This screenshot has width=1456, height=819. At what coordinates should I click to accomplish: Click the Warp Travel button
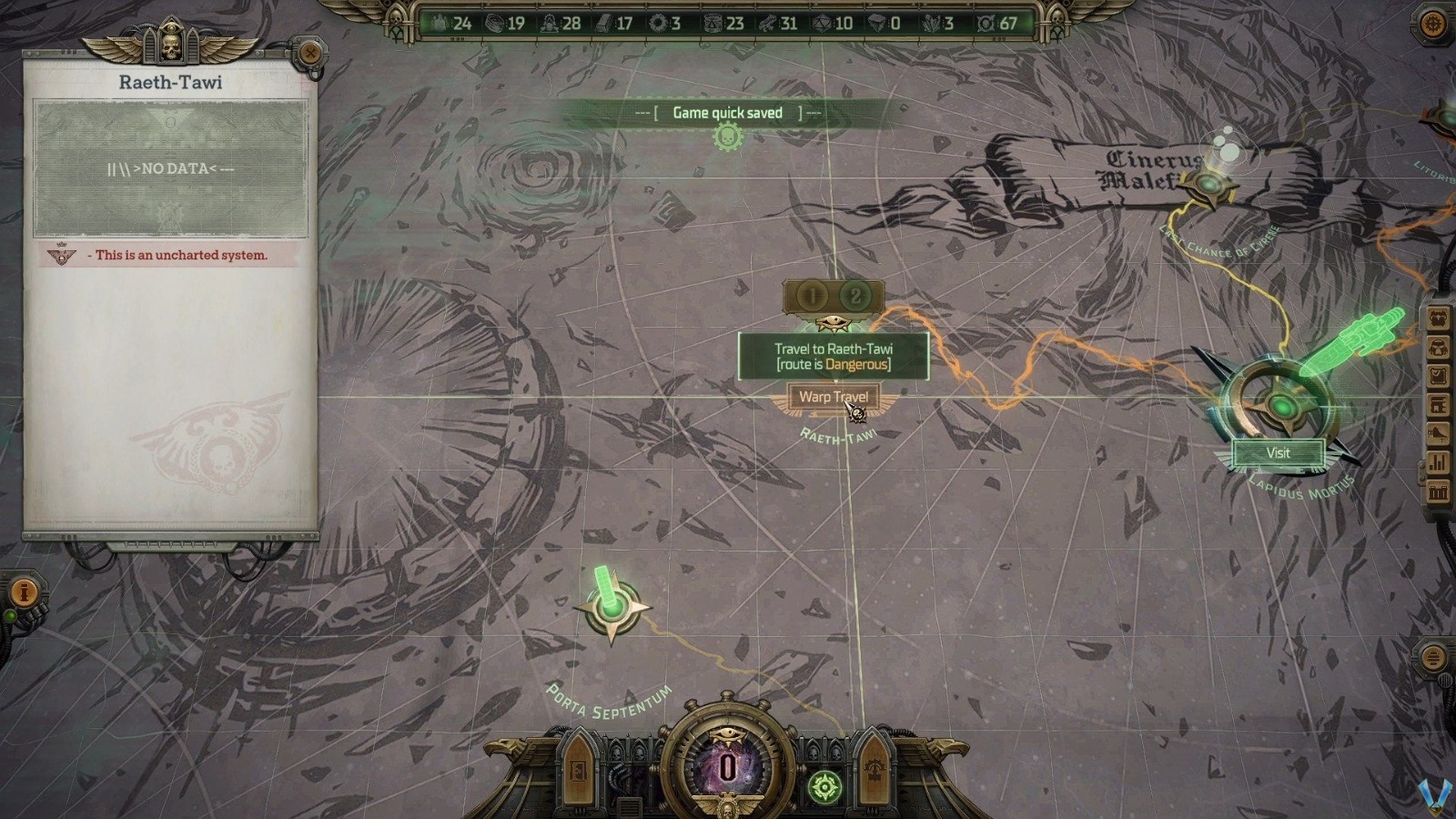click(x=833, y=396)
